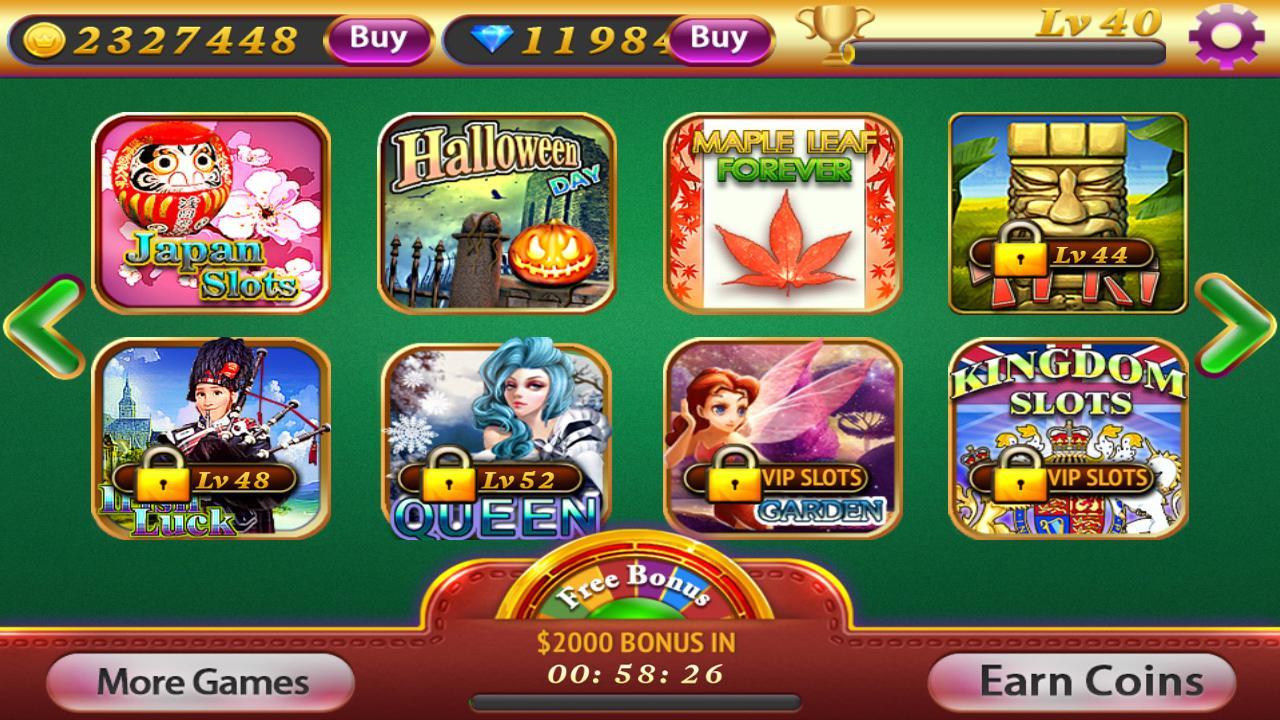Click the VIP Slots lock on Kingdom Slots
This screenshot has width=1280, height=720.
1022,477
